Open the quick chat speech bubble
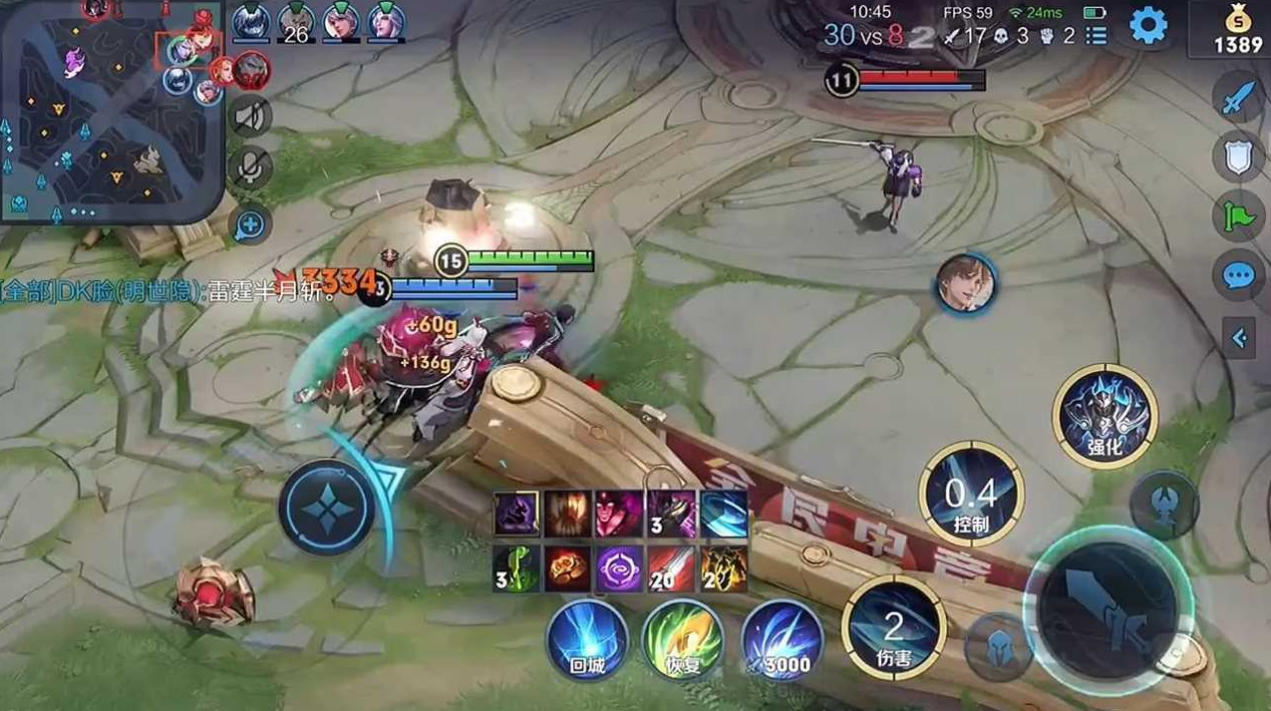This screenshot has width=1271, height=711. [1238, 273]
